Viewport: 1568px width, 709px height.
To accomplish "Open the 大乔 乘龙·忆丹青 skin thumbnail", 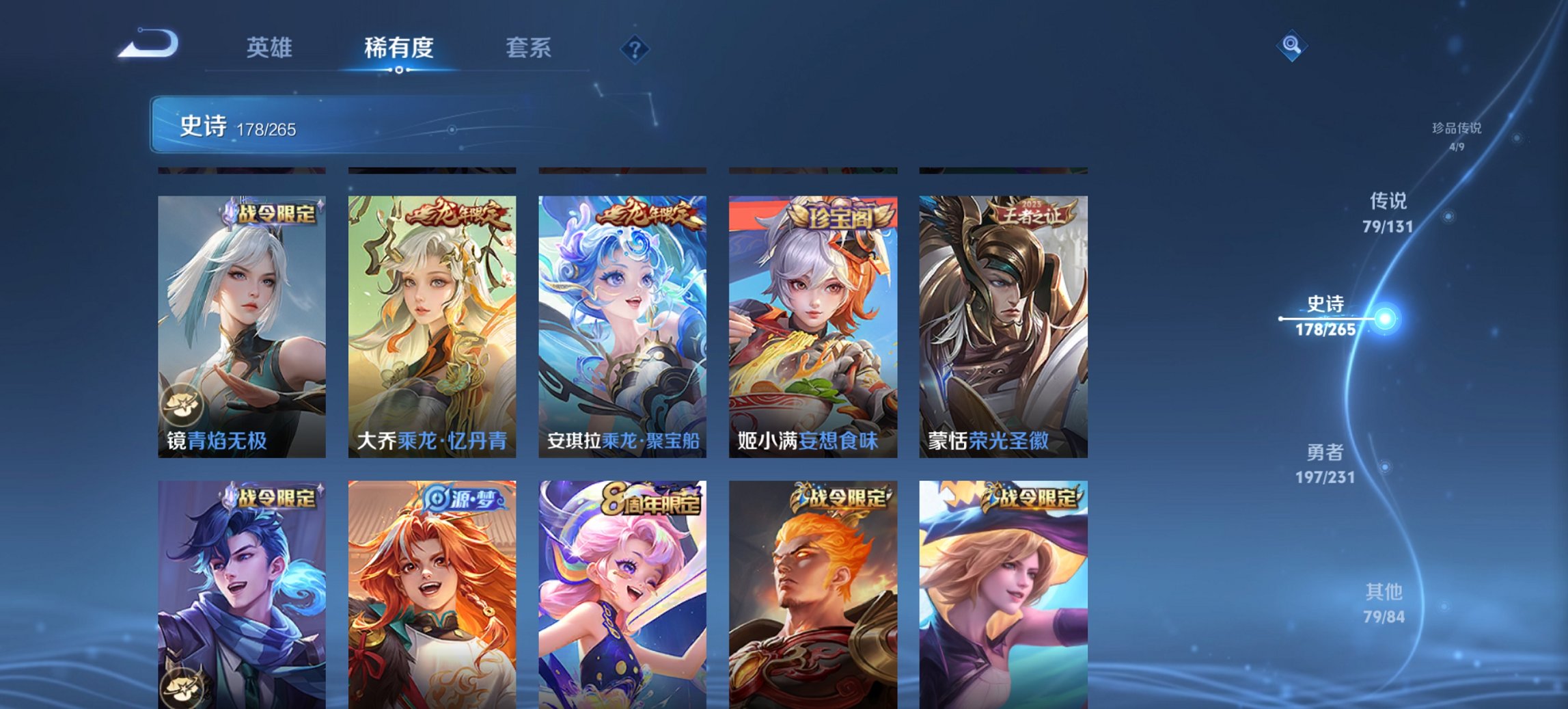I will click(x=430, y=321).
